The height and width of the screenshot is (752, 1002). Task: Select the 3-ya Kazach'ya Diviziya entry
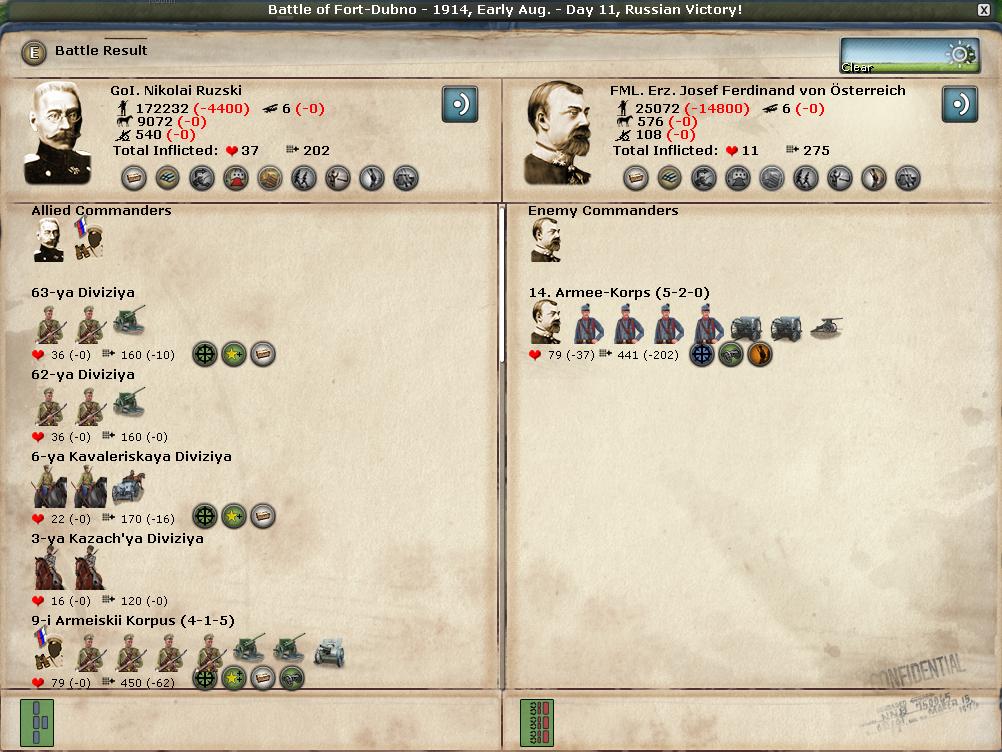tap(117, 539)
